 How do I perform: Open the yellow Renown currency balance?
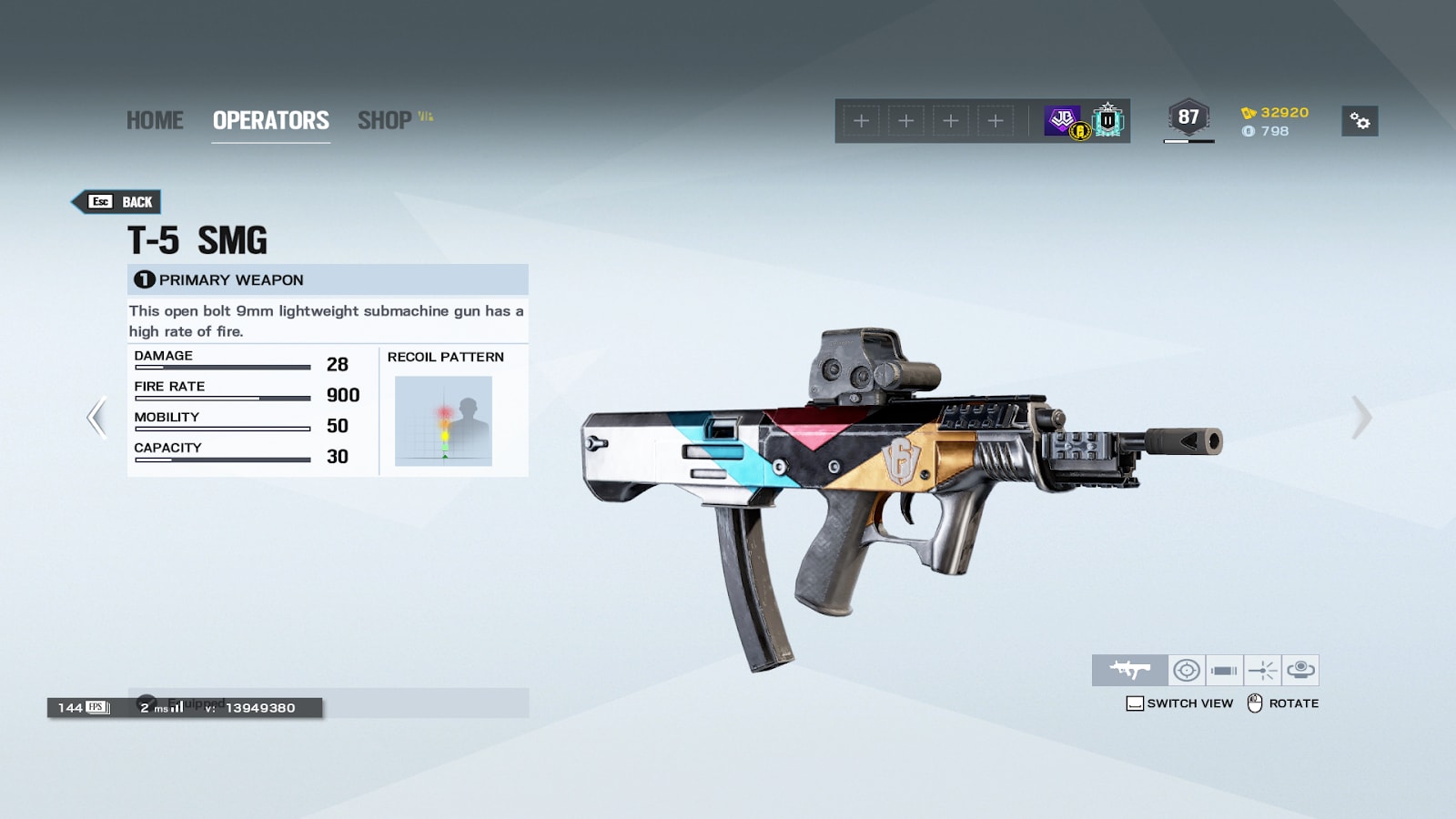[x=1275, y=113]
